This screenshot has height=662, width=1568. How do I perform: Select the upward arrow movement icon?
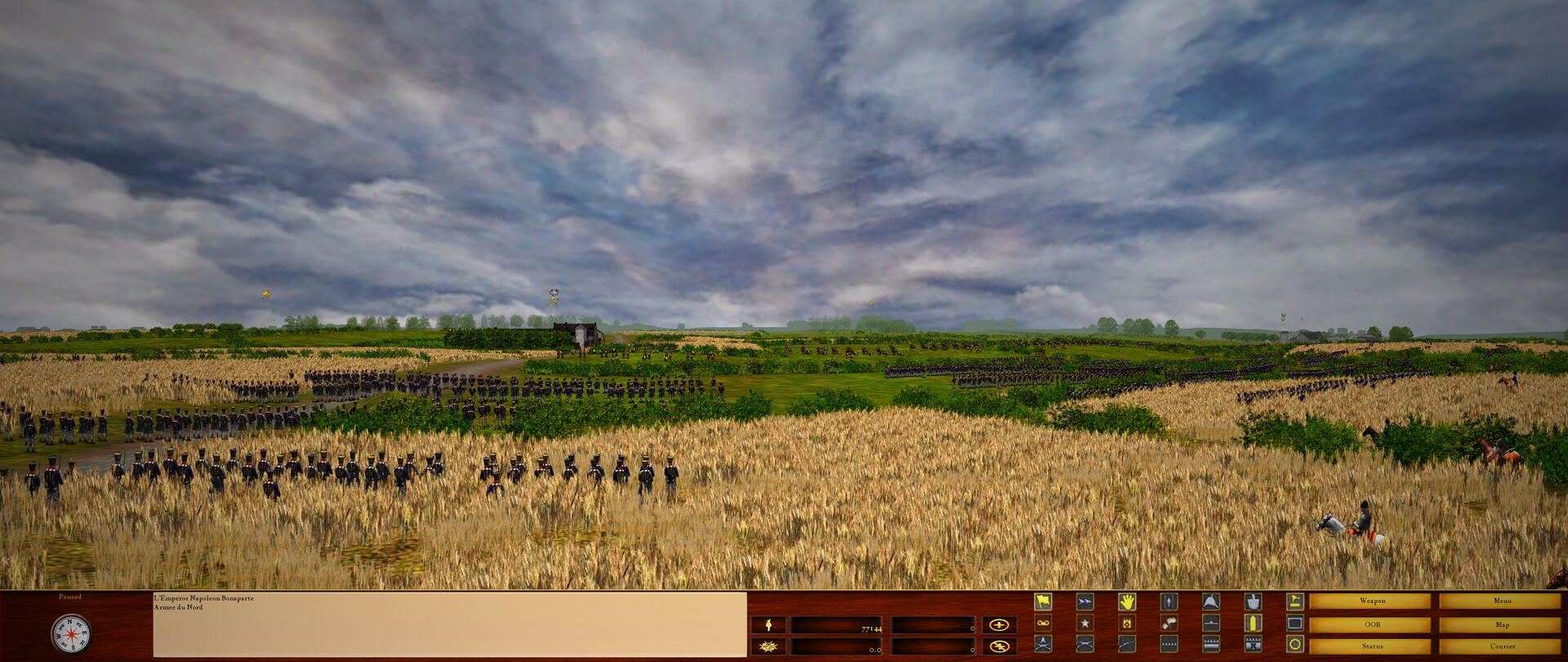click(x=1169, y=601)
